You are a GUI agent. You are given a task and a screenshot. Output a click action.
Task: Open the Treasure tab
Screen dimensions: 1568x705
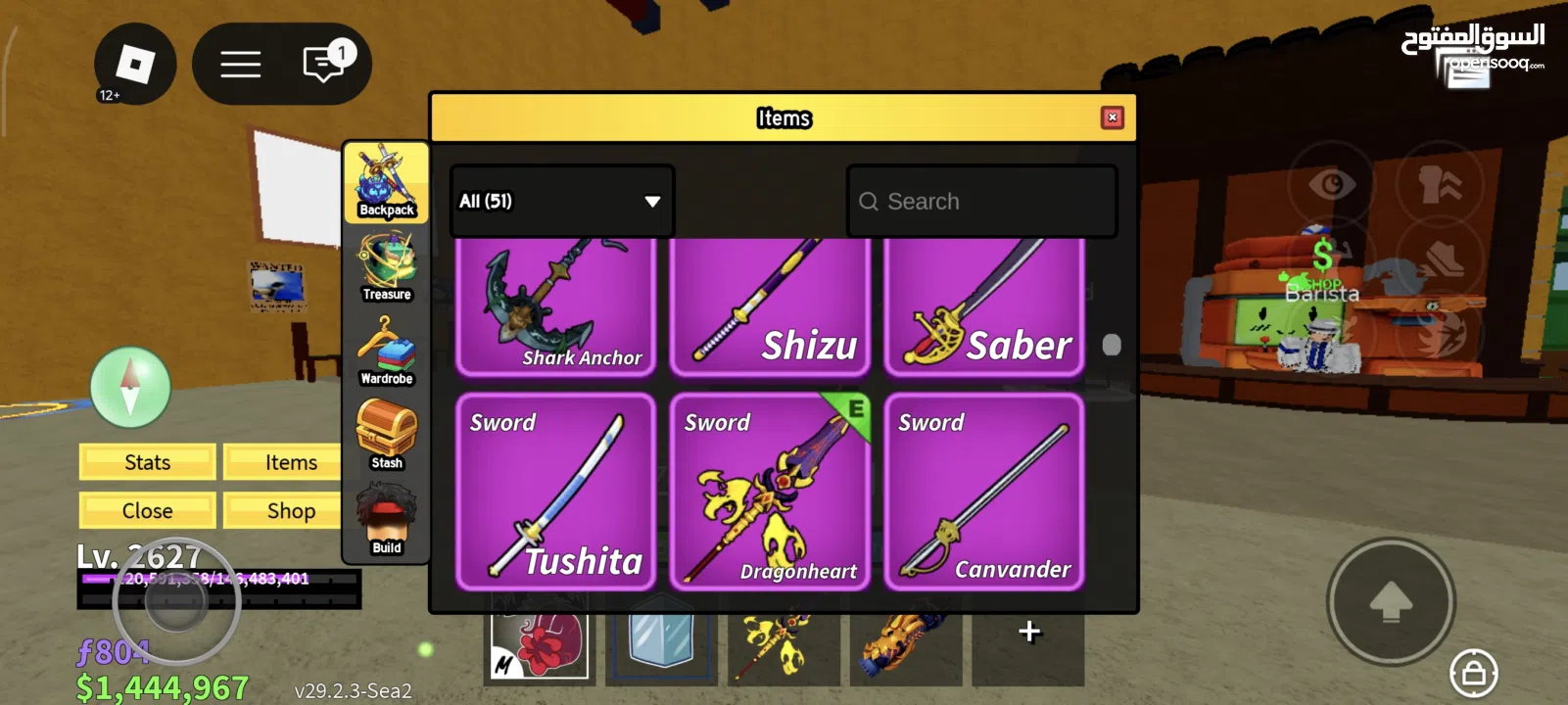pos(387,266)
